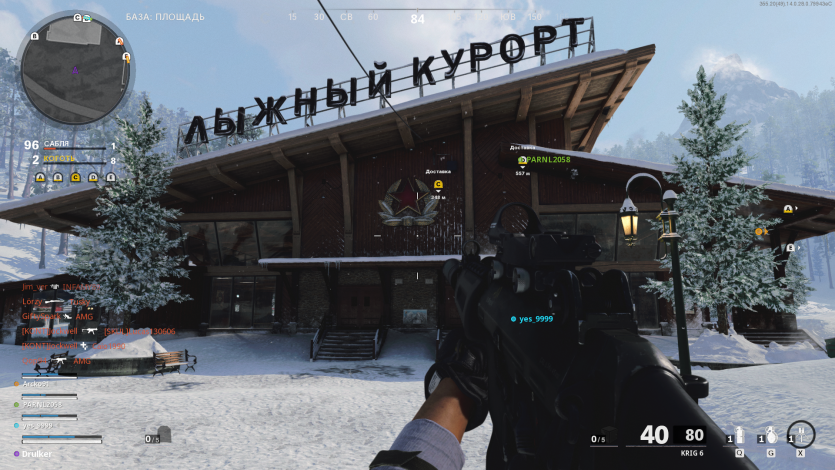Open the circular minimap
The width and height of the screenshot is (835, 470).
pos(76,68)
